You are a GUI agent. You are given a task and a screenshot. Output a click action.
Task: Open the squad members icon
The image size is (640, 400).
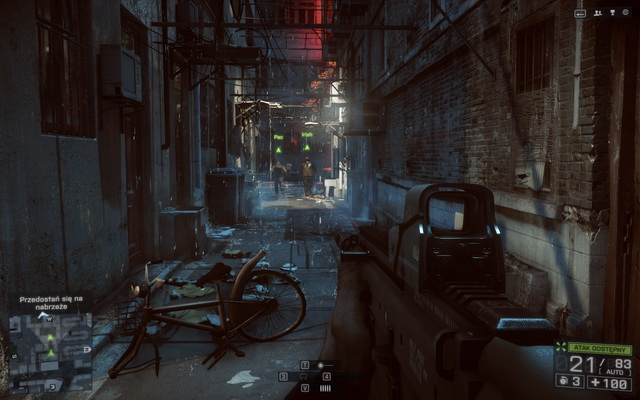click(598, 13)
